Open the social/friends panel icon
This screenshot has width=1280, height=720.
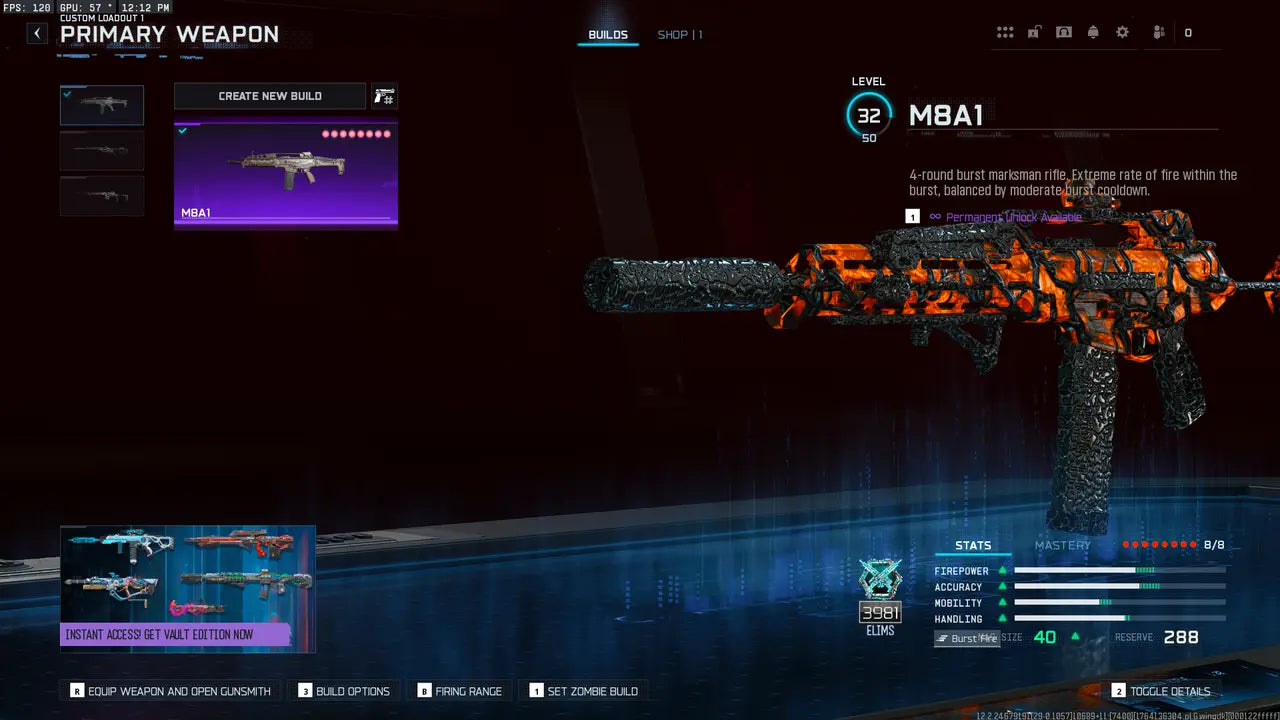[x=1157, y=31]
